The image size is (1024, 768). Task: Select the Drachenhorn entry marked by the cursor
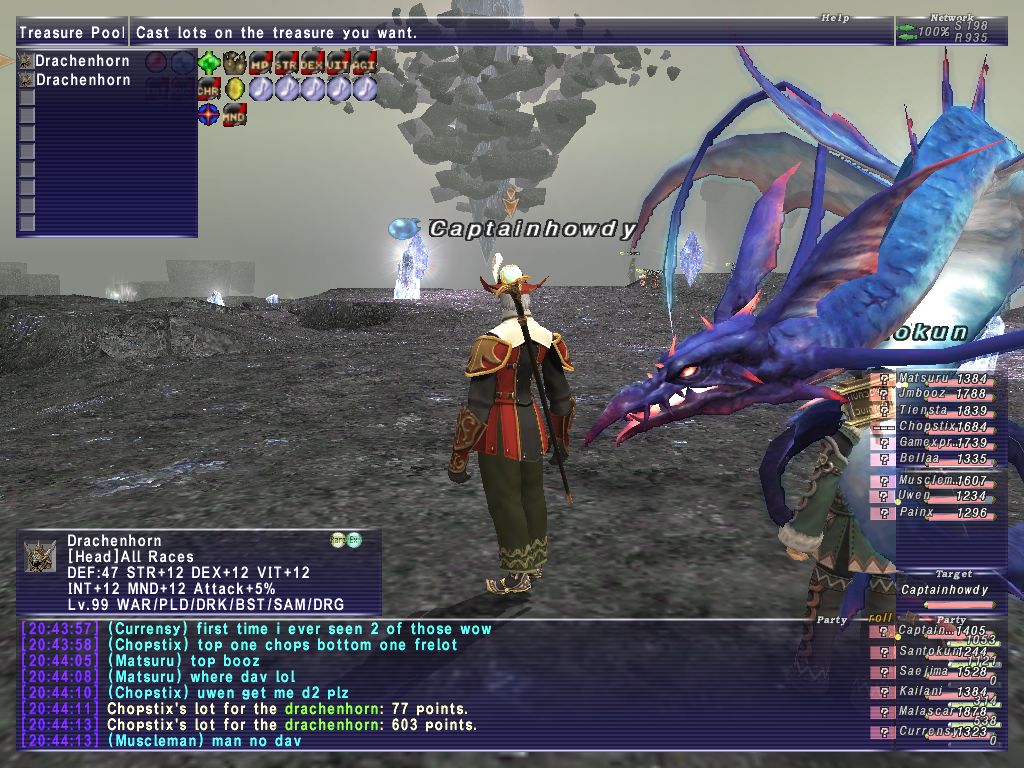click(82, 61)
